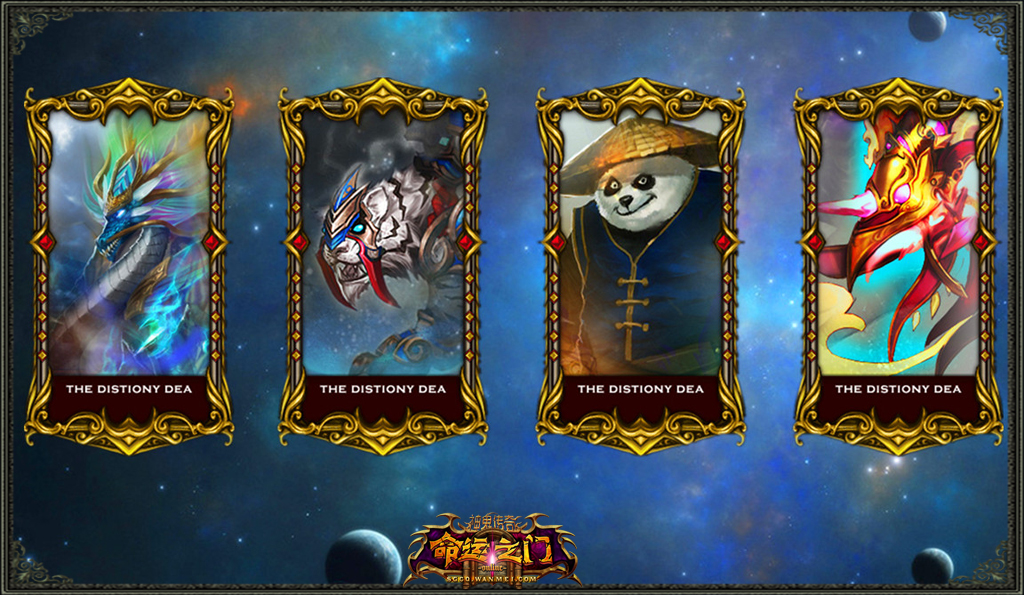Click the game logo at the bottom
The width and height of the screenshot is (1024, 595).
(490, 550)
